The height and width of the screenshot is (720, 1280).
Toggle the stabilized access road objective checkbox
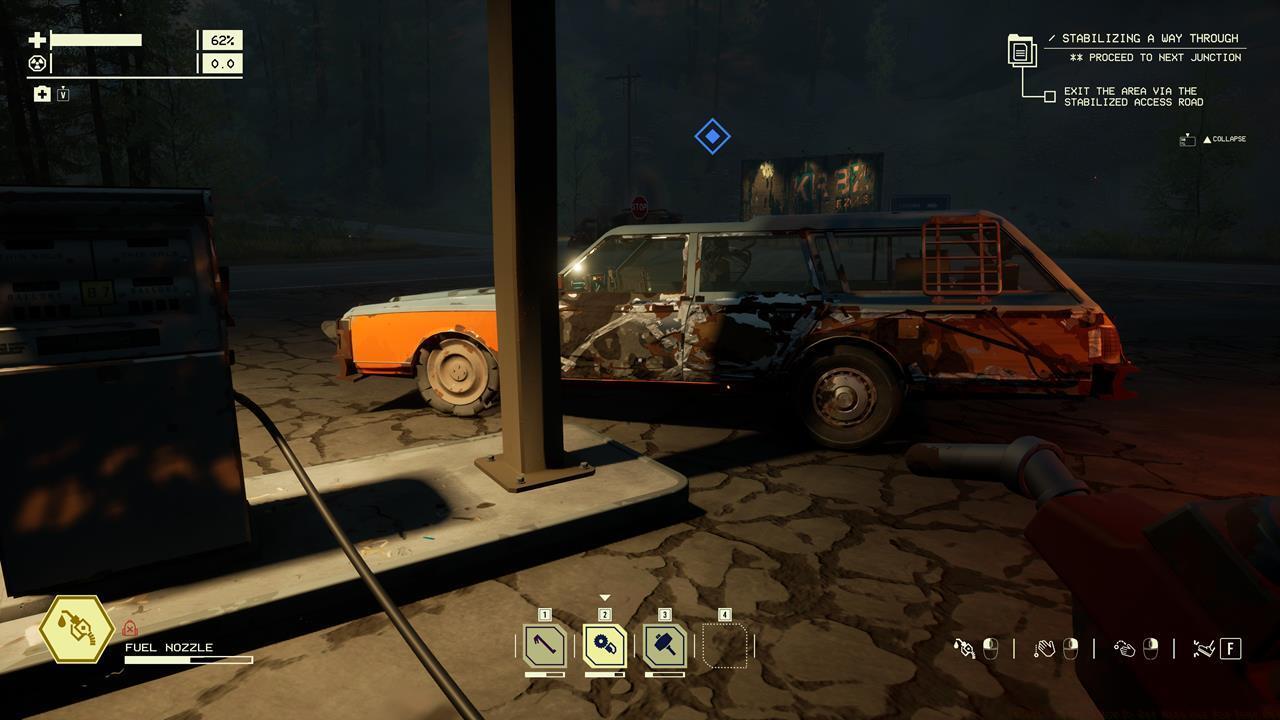[x=1049, y=97]
